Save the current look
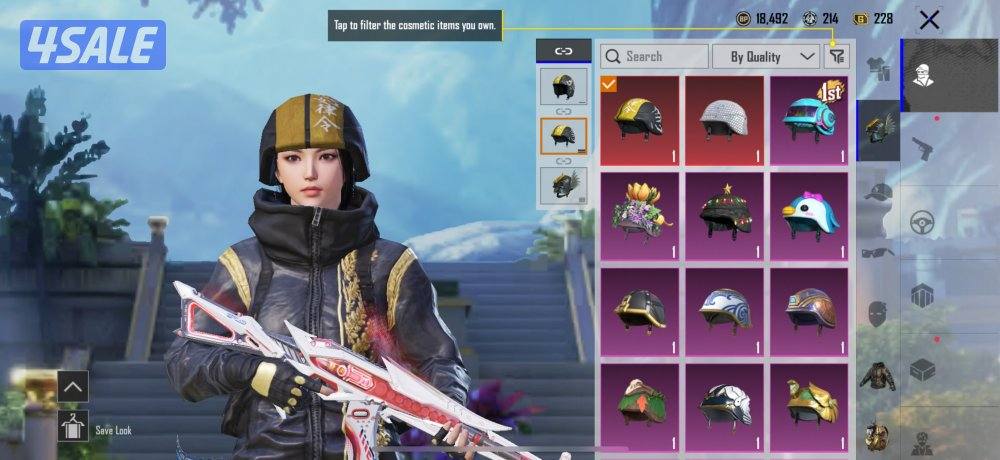Screen dimensions: 1000x460 [74, 424]
